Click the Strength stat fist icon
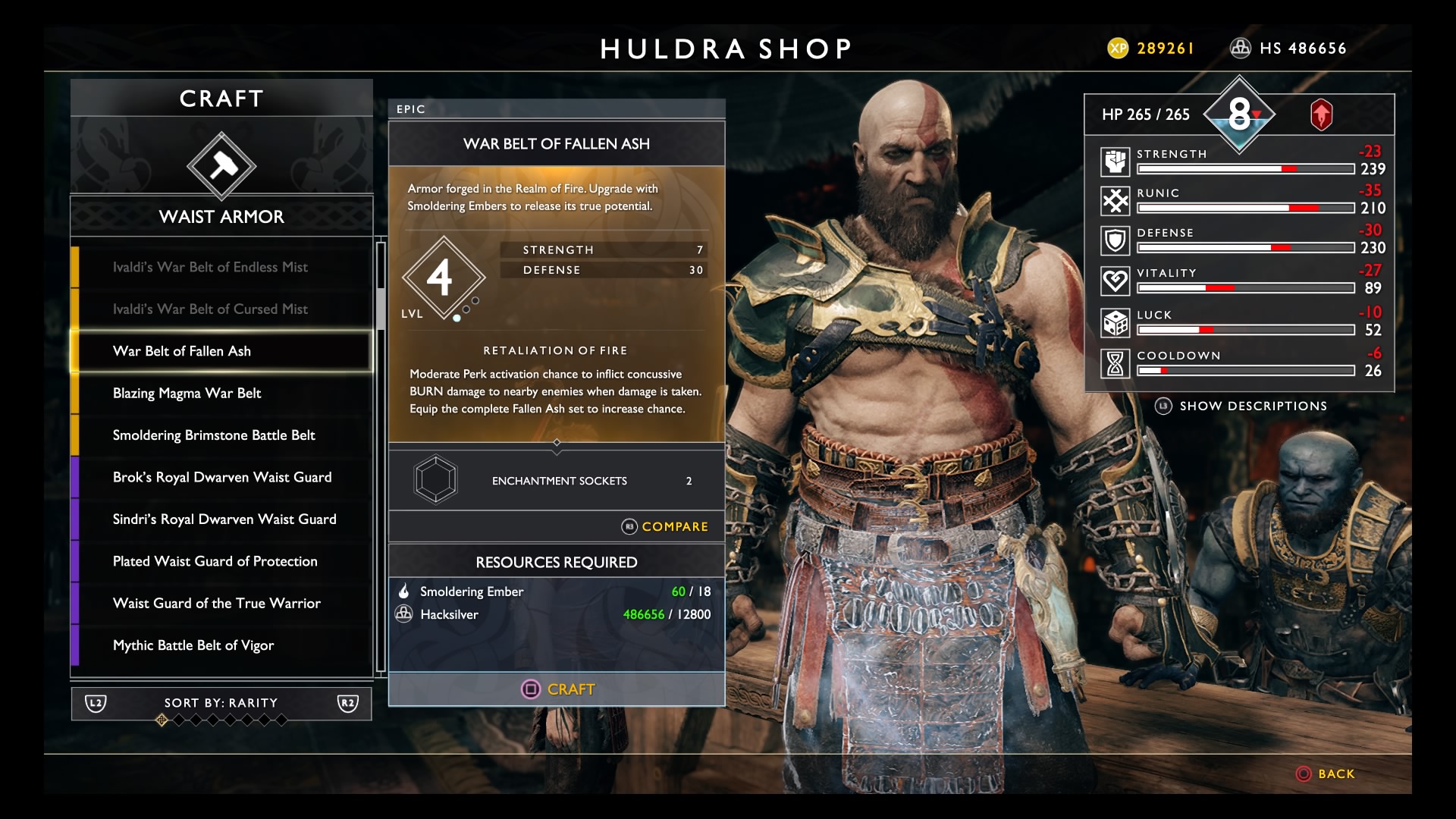Viewport: 1456px width, 819px height. pyautogui.click(x=1116, y=162)
